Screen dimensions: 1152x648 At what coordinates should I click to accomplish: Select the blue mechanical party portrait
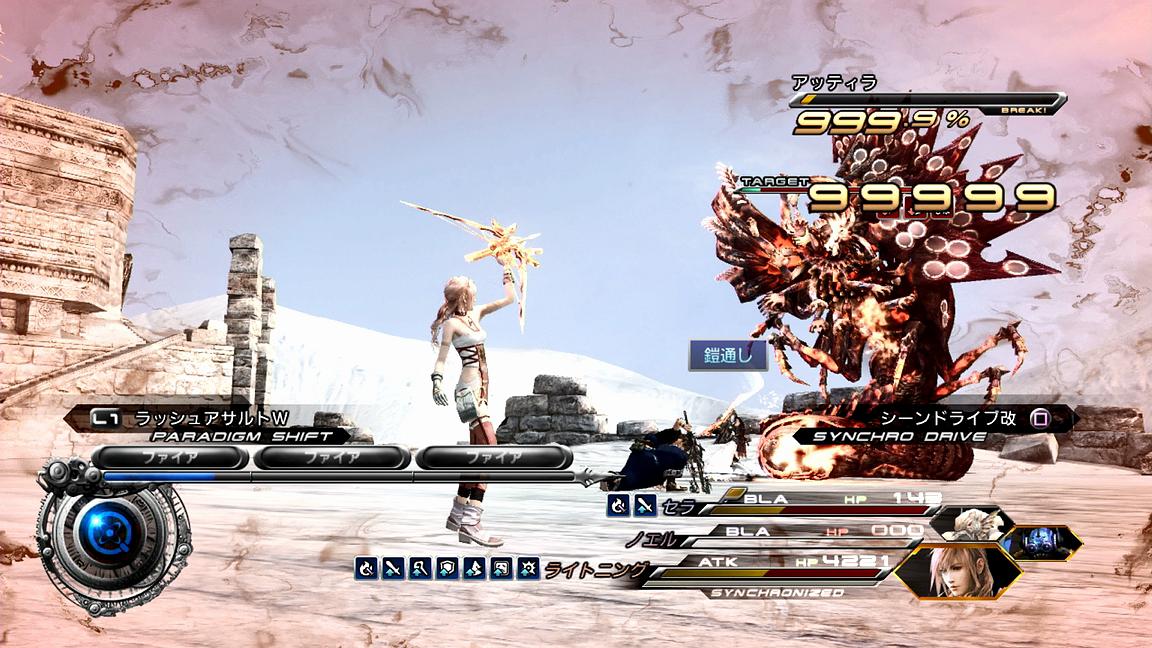click(1041, 542)
